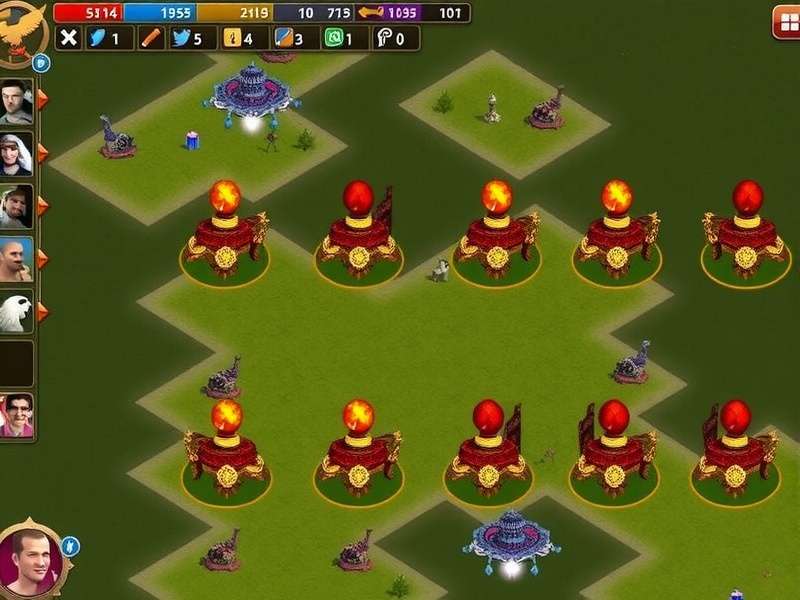Select the blue feather resource icon
This screenshot has width=800, height=600.
point(99,38)
